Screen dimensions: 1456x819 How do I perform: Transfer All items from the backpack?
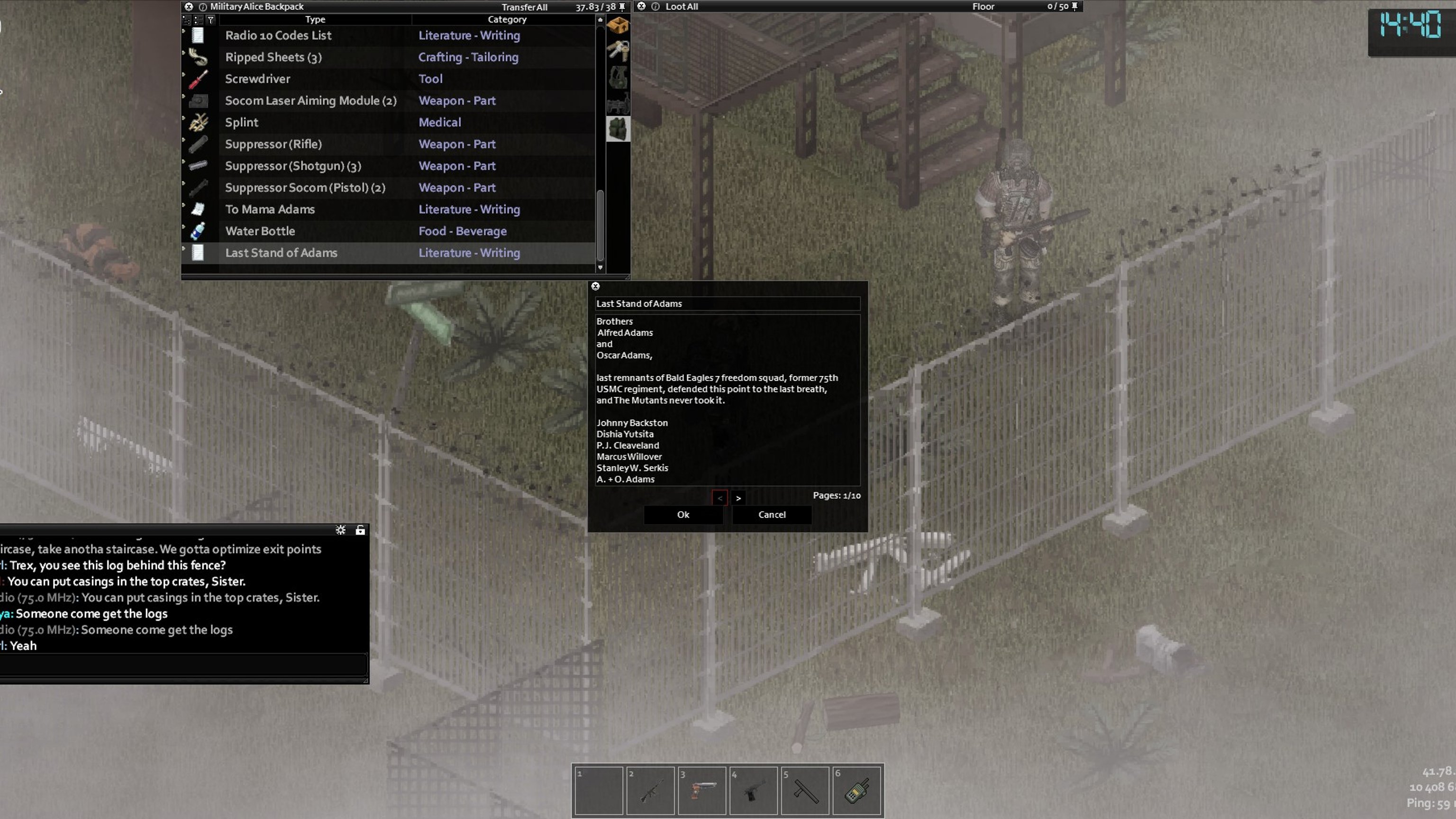pyautogui.click(x=524, y=7)
